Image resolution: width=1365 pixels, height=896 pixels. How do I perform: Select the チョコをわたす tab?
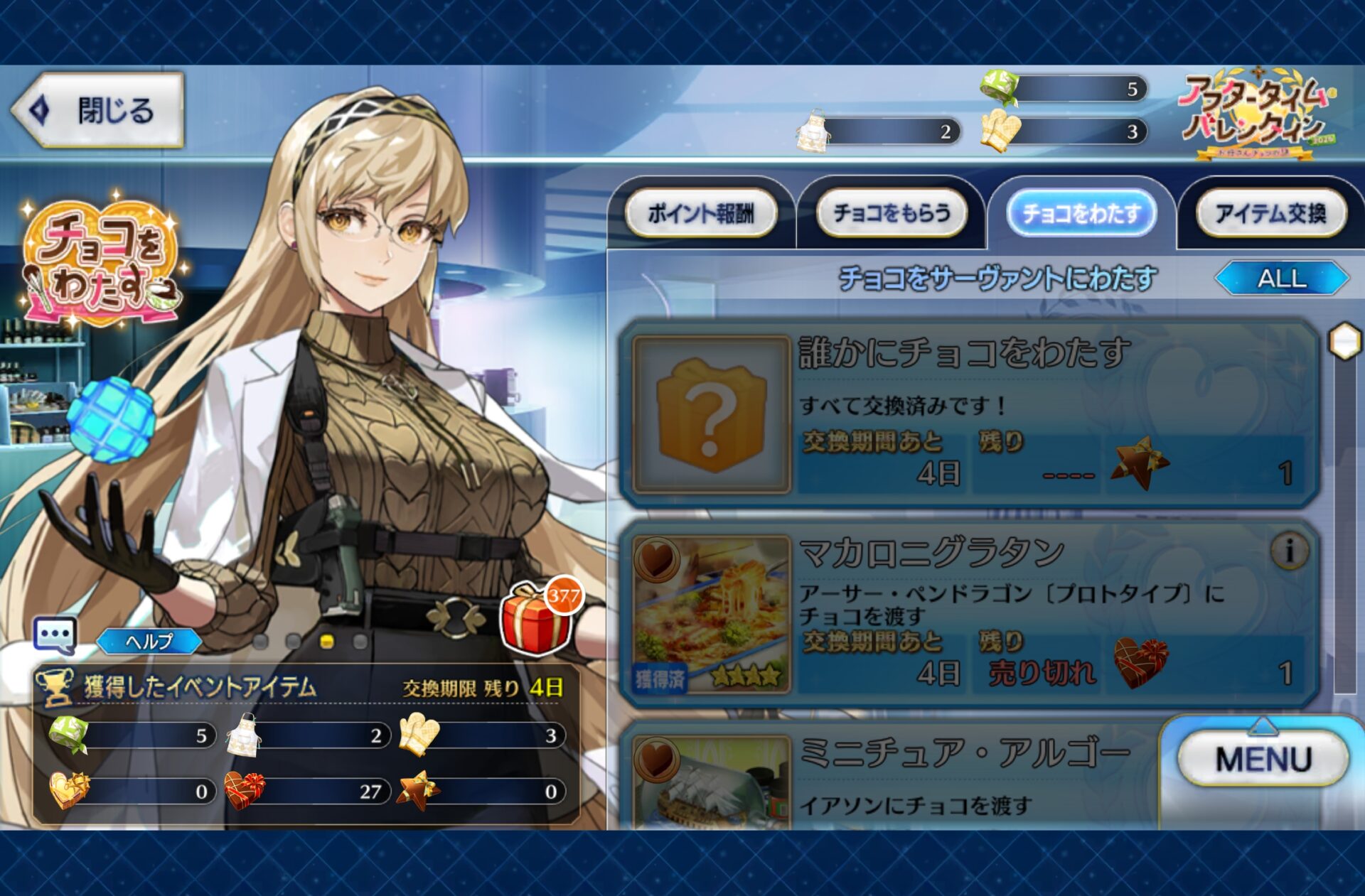pos(1081,213)
